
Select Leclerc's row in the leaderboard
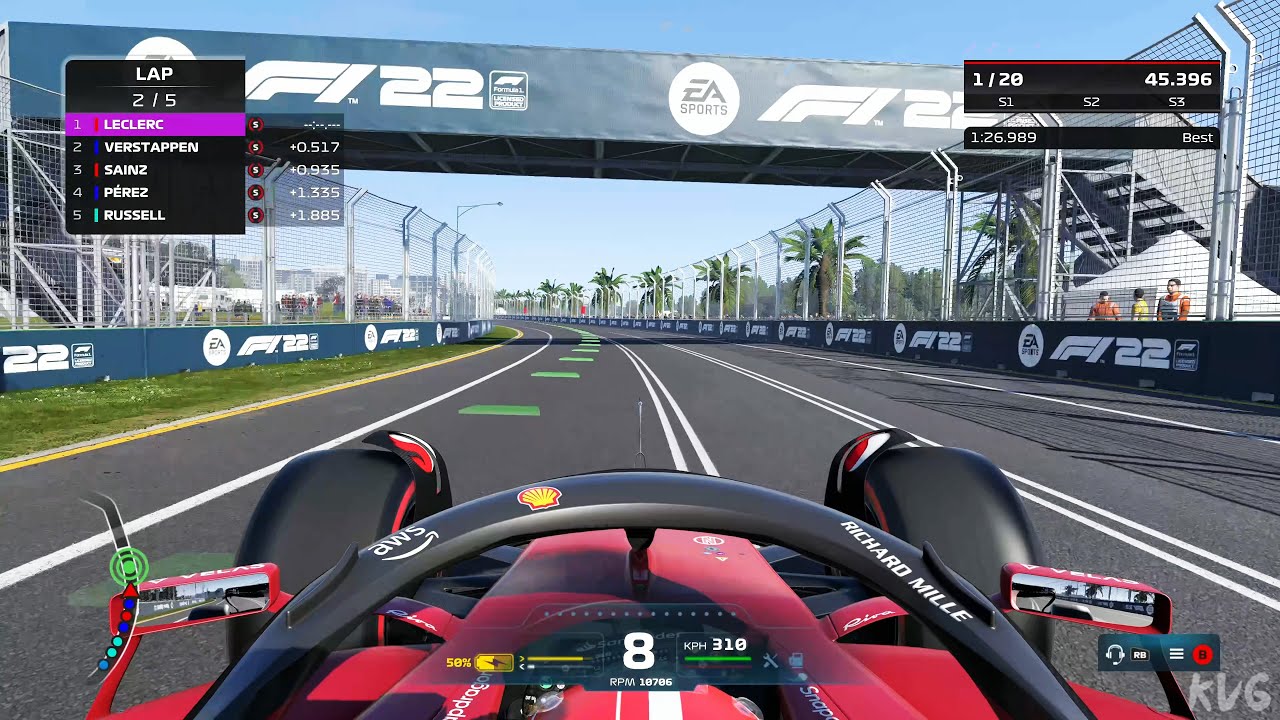(x=155, y=125)
